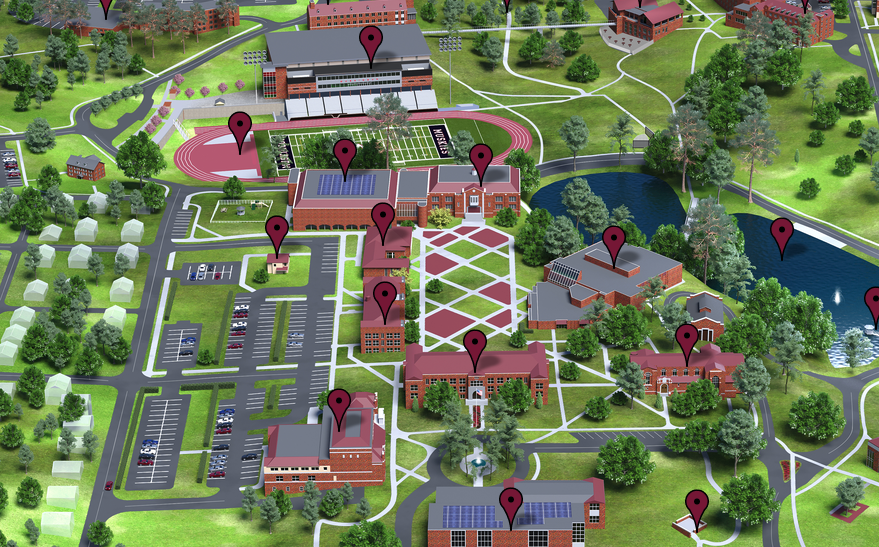Viewport: 879px width, 547px height.
Task: Choose the pin on the small parking-lot house
Action: point(277,232)
